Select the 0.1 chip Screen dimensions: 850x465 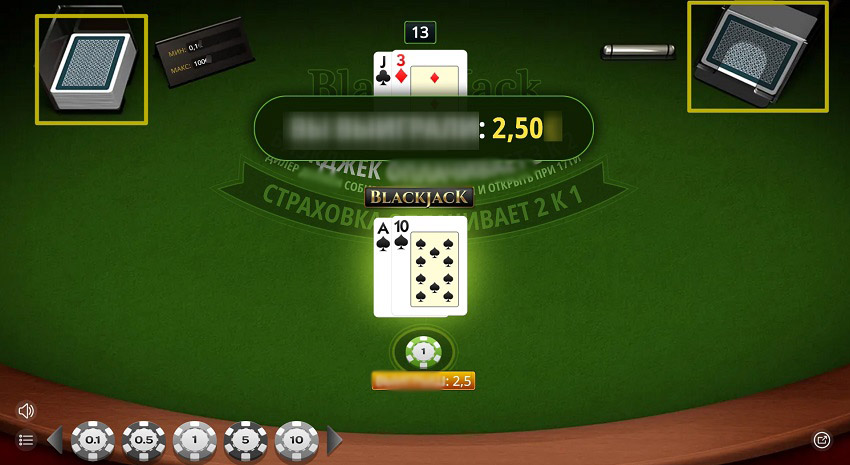coord(93,440)
